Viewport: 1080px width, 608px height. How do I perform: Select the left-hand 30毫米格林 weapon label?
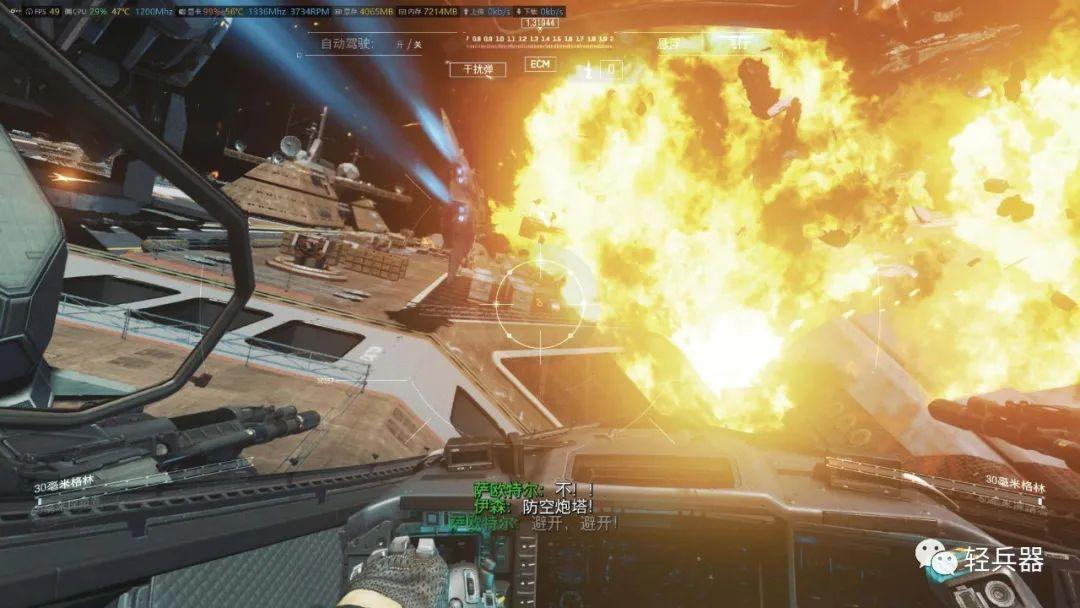pyautogui.click(x=65, y=487)
